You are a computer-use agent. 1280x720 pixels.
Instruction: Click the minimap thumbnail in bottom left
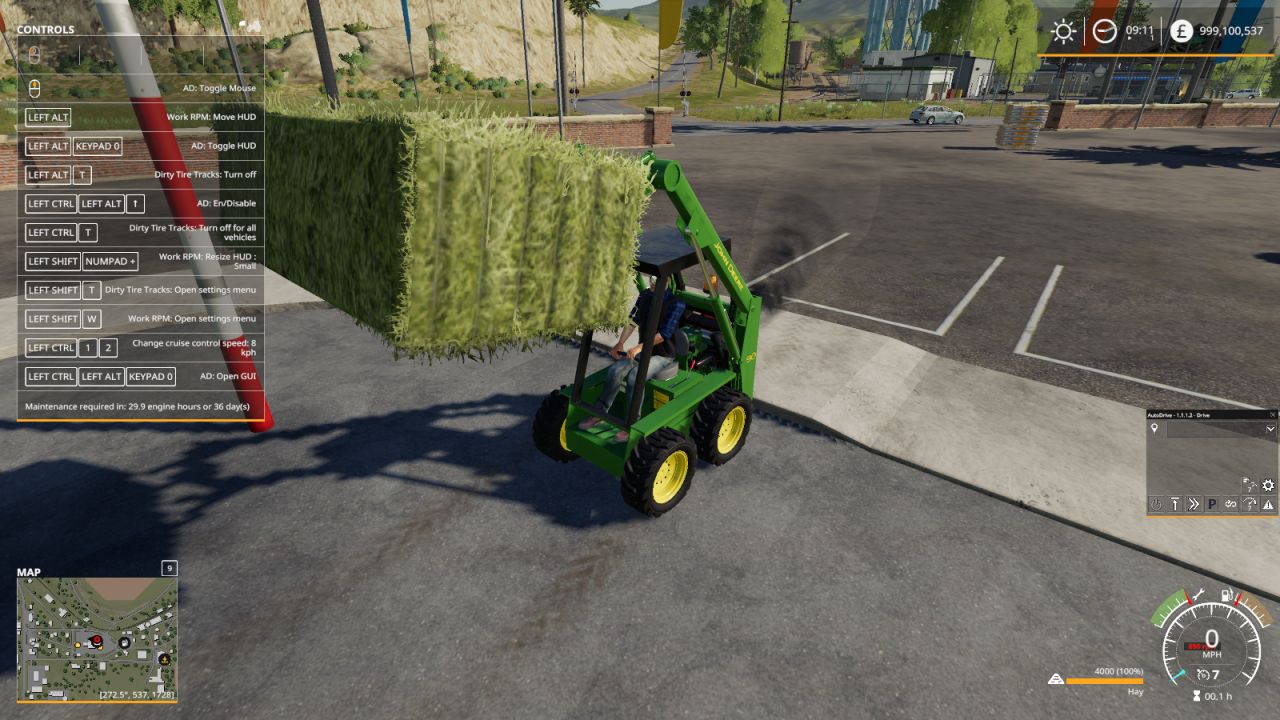click(x=97, y=635)
